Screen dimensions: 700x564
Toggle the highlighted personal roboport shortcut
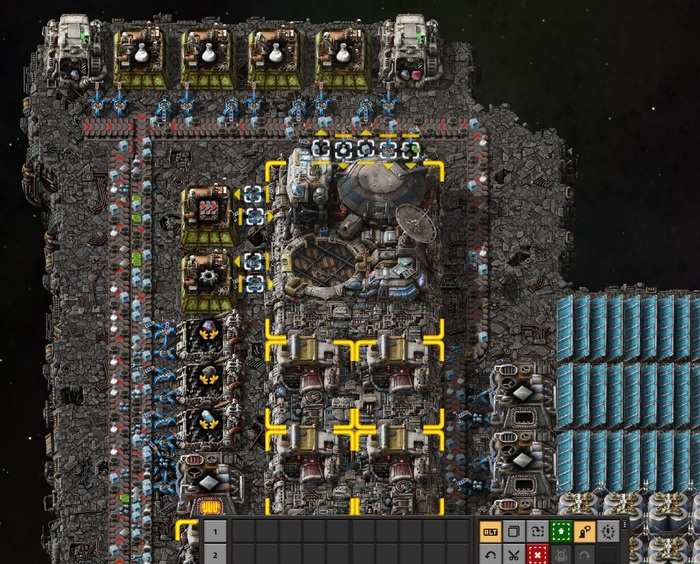583,531
